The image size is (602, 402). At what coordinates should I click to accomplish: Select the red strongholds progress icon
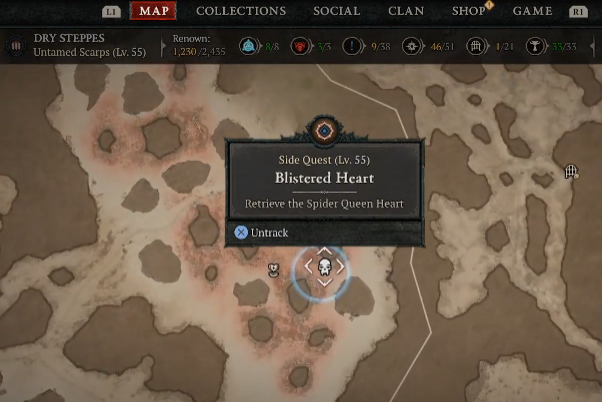300,47
